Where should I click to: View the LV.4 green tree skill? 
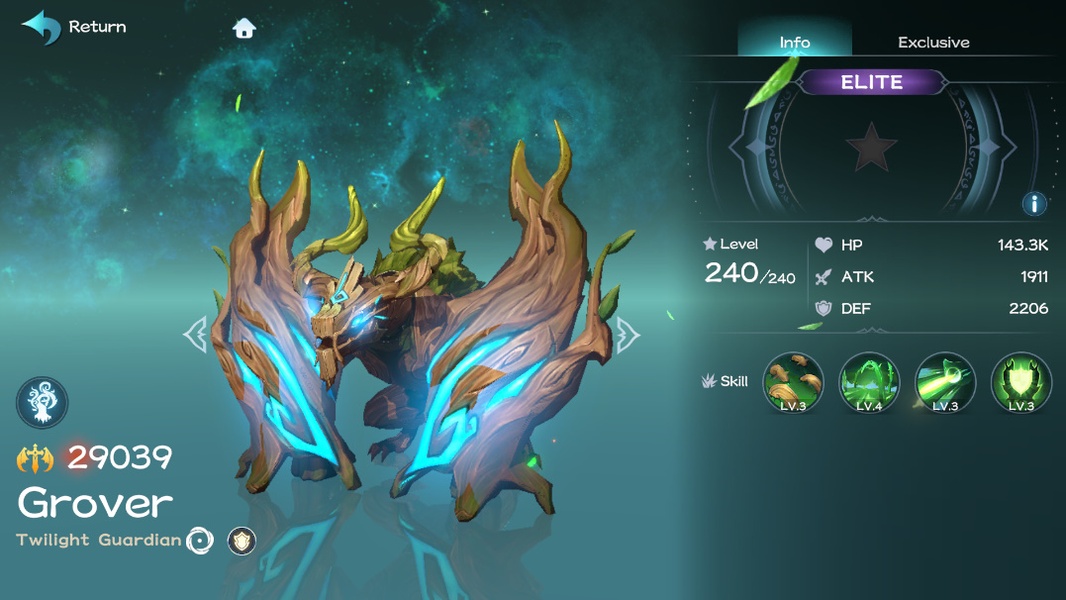pos(869,382)
